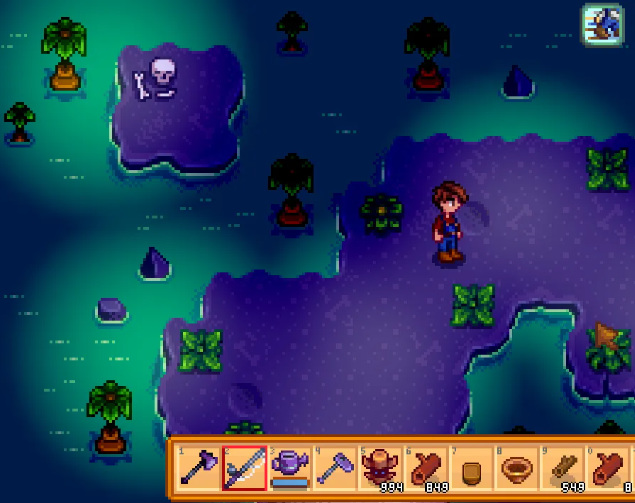Select the axe in the hotbar
Image resolution: width=635 pixels, height=503 pixels.
tap(198, 468)
